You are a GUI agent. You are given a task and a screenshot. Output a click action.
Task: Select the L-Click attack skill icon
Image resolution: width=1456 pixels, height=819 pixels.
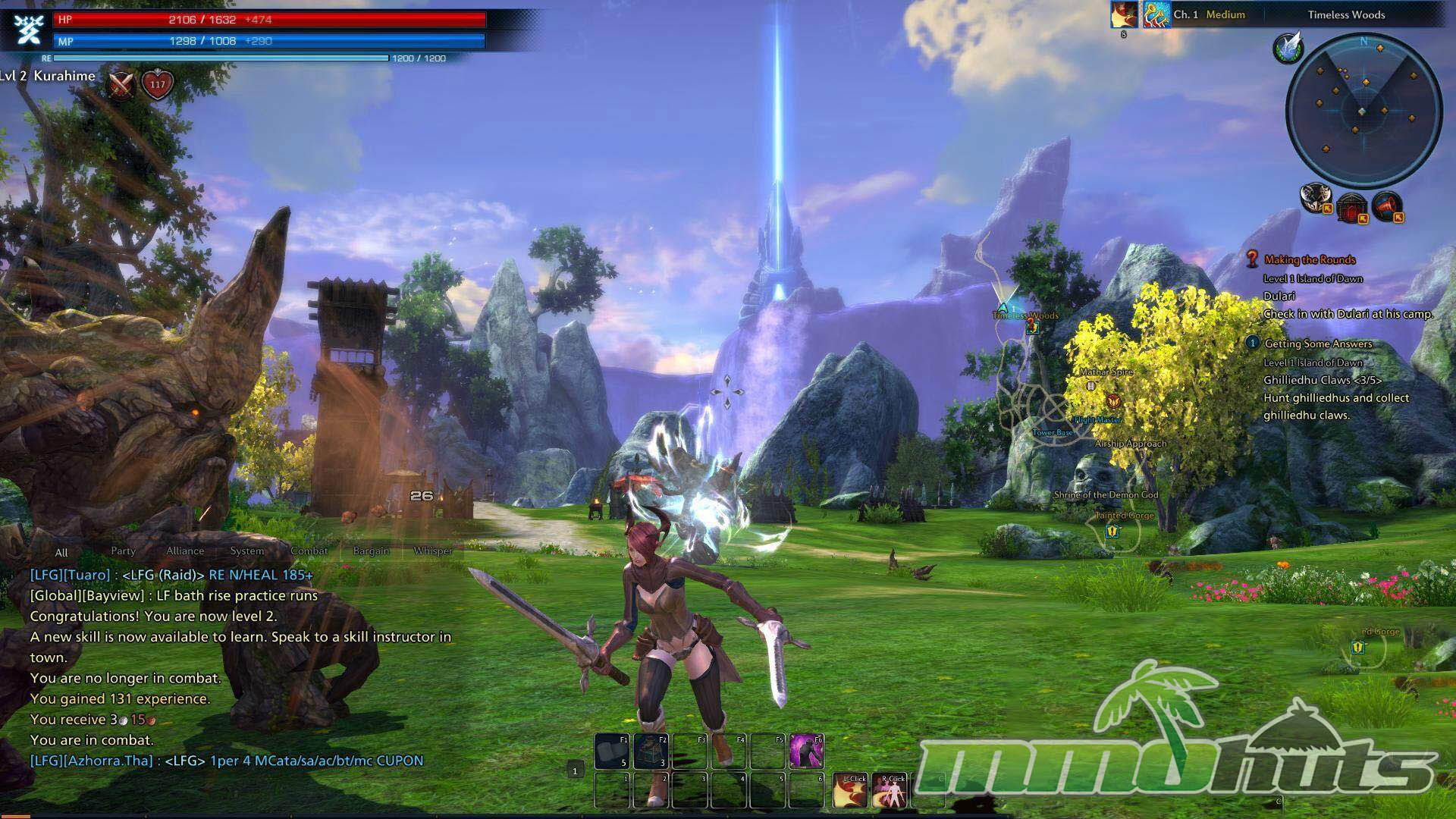click(x=850, y=790)
